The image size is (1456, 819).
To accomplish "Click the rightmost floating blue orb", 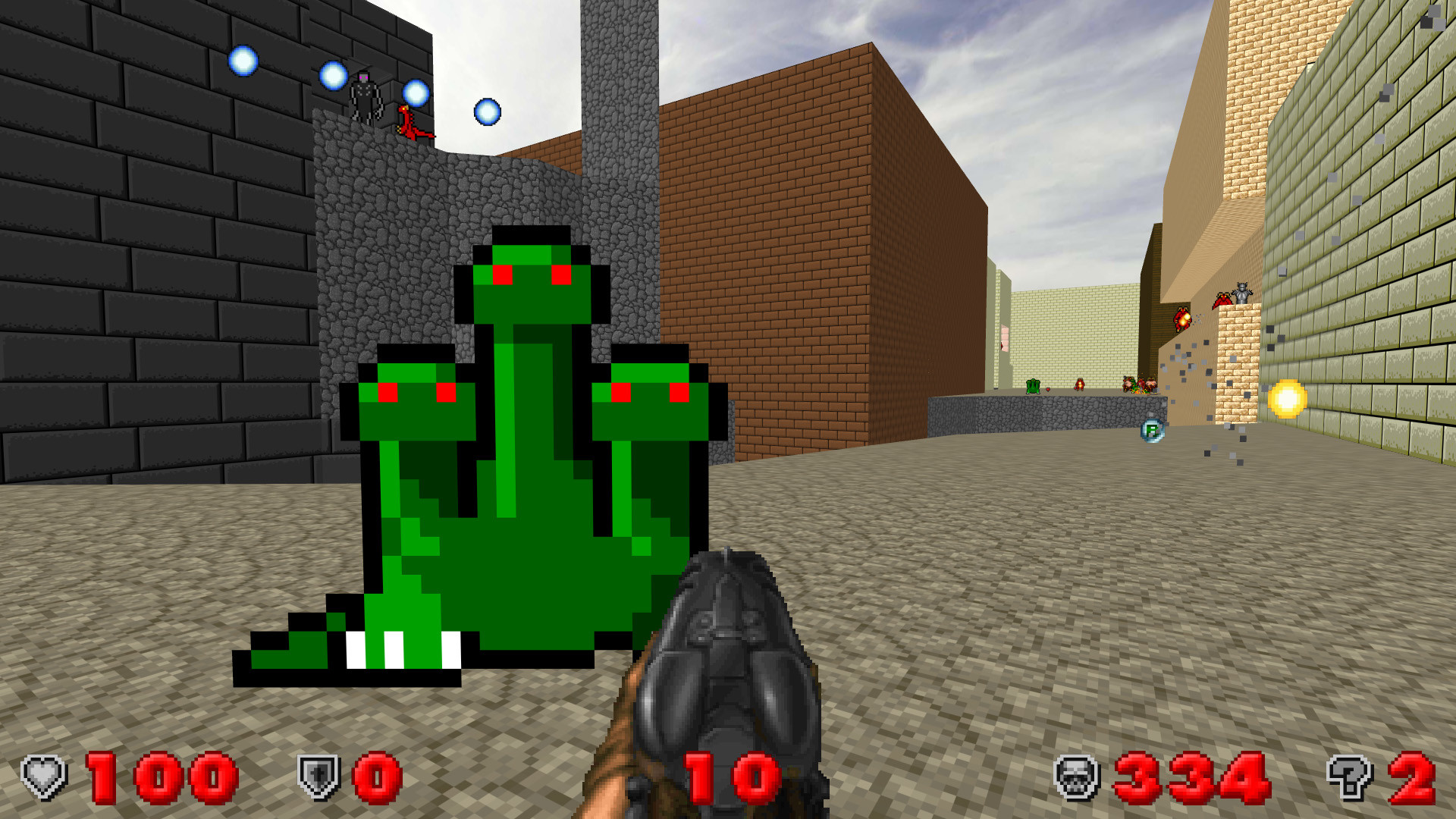I will [x=486, y=111].
